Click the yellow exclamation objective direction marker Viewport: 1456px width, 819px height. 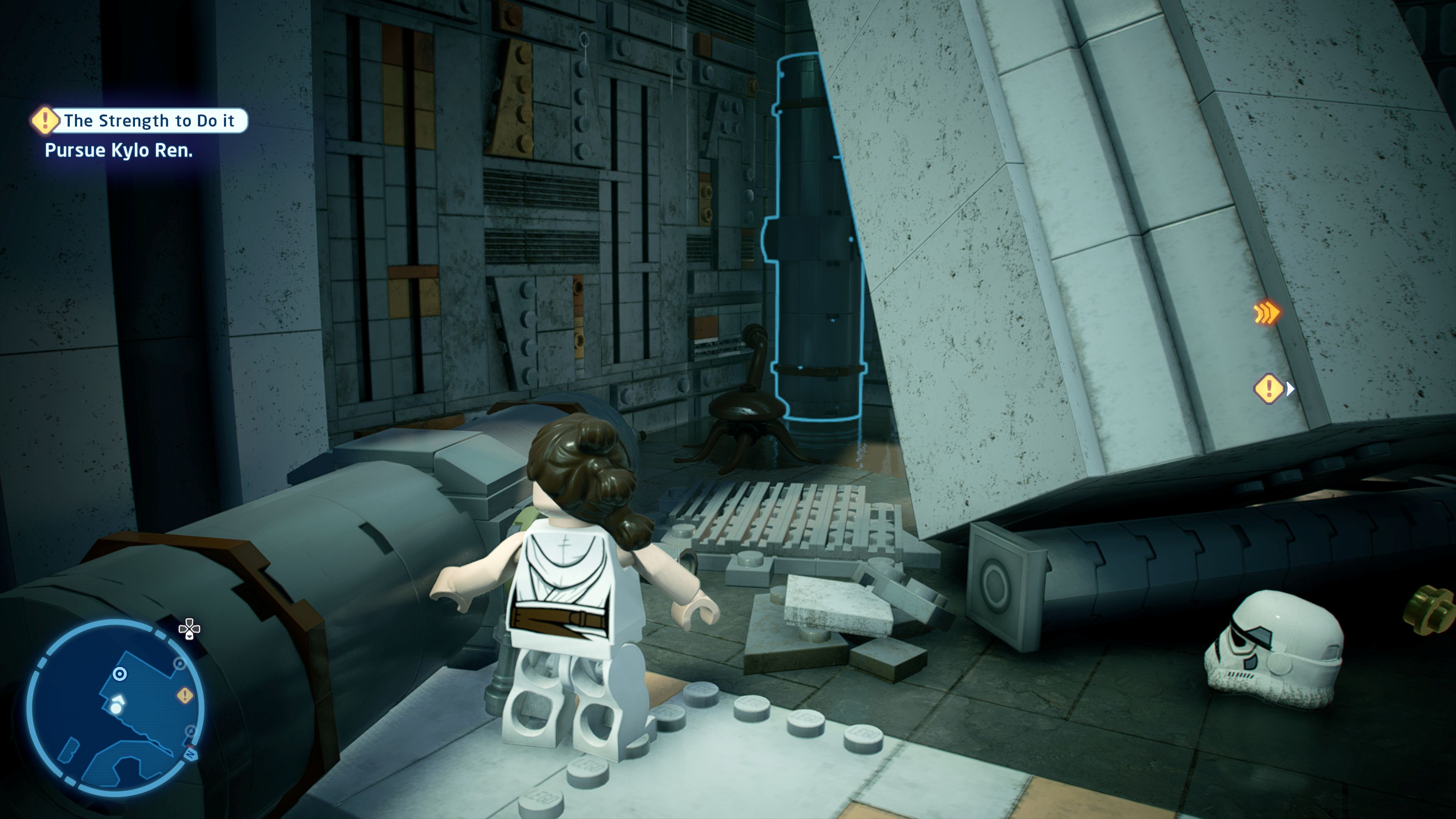pyautogui.click(x=1269, y=389)
